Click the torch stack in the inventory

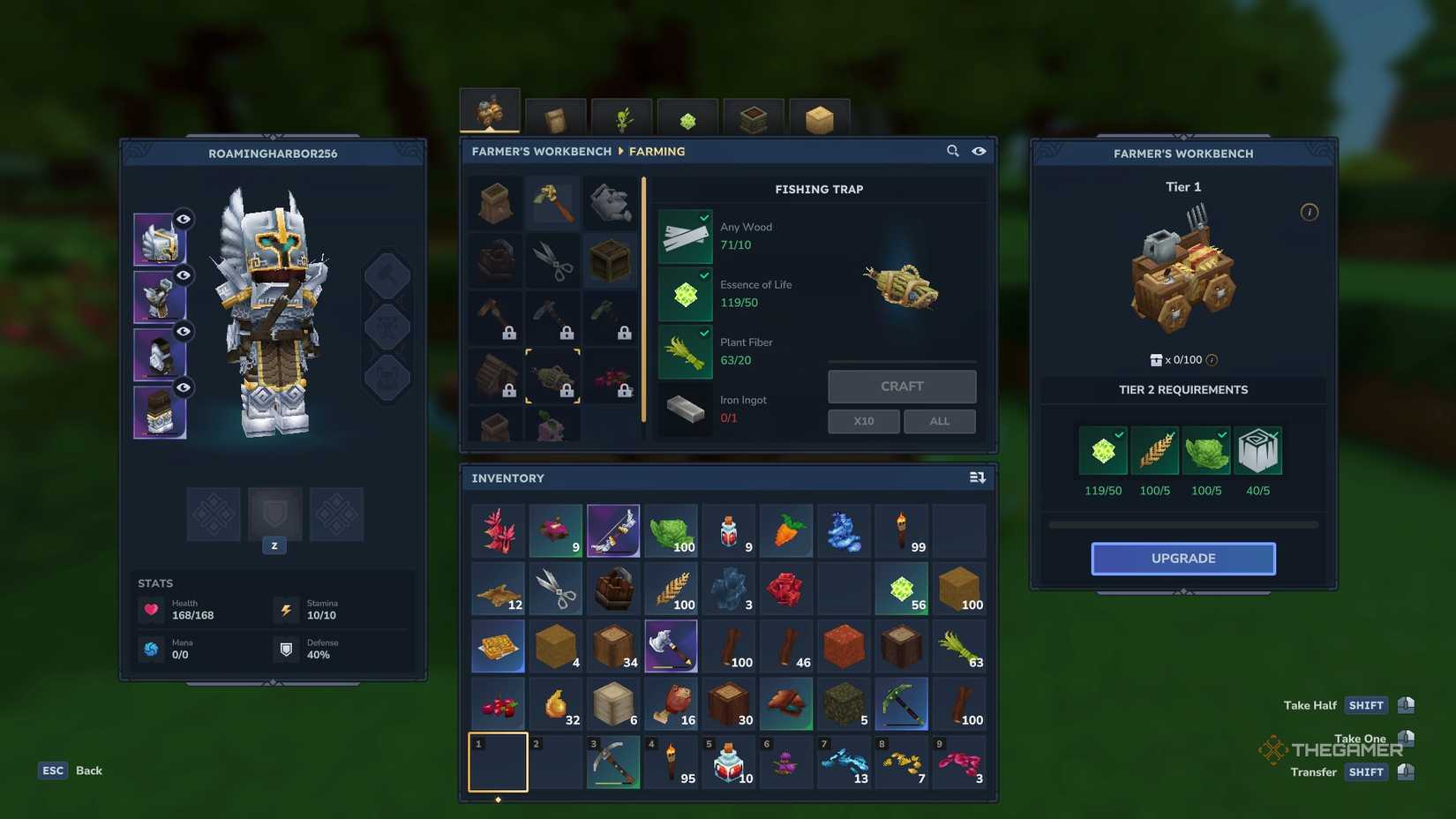click(902, 530)
